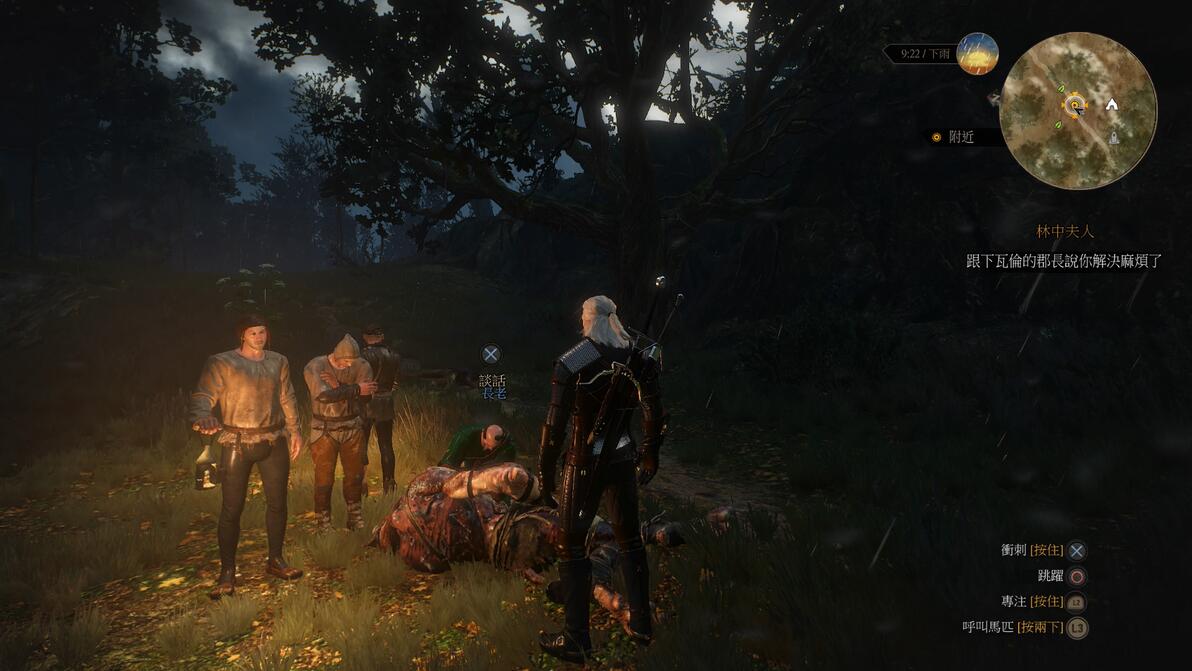The height and width of the screenshot is (671, 1192).
Task: Open the tracked quest title 林中夫人
Action: [1065, 231]
